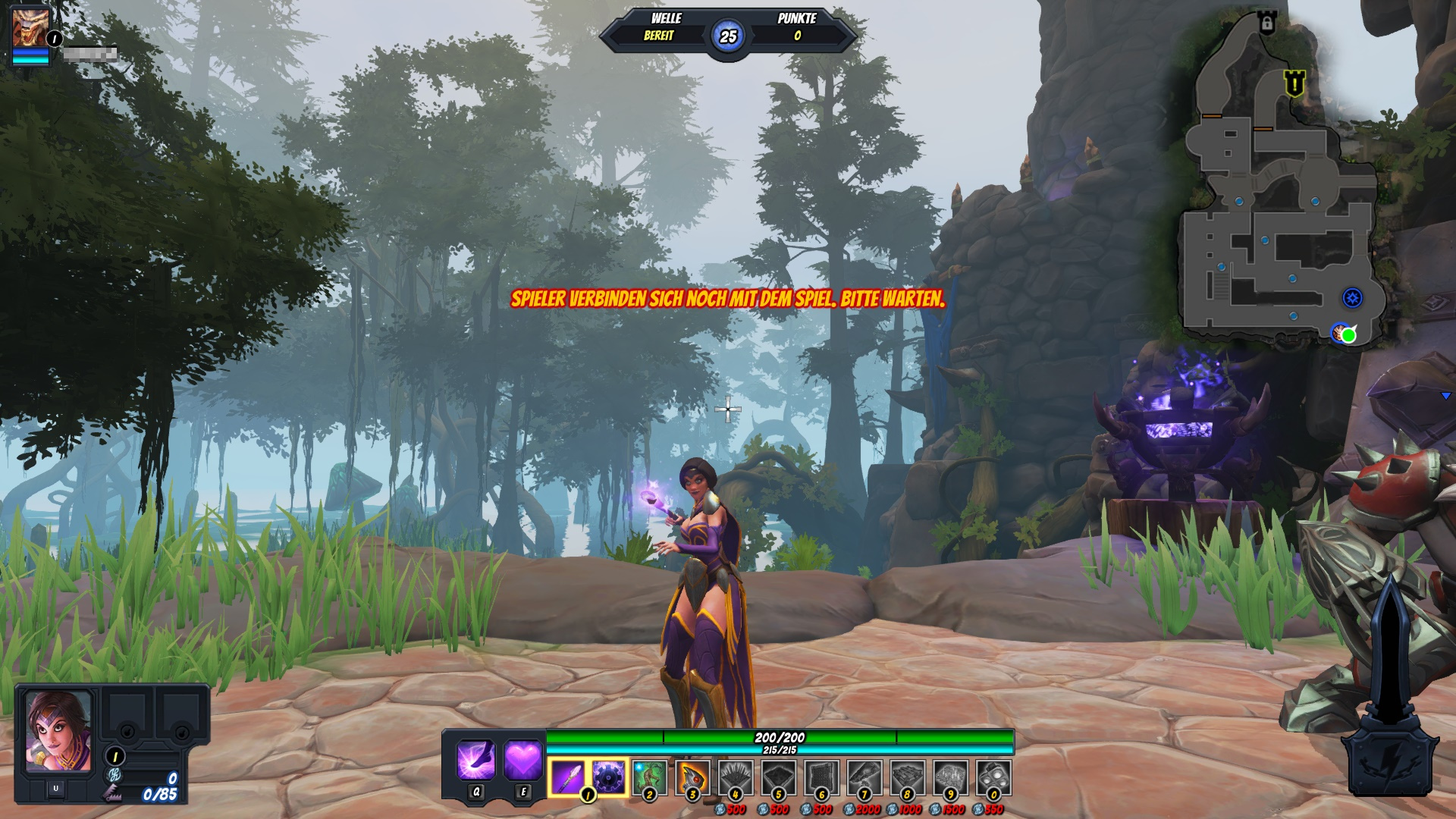This screenshot has height=819, width=1456.
Task: Select the 2000-cost trap in slot 7
Action: point(864,777)
